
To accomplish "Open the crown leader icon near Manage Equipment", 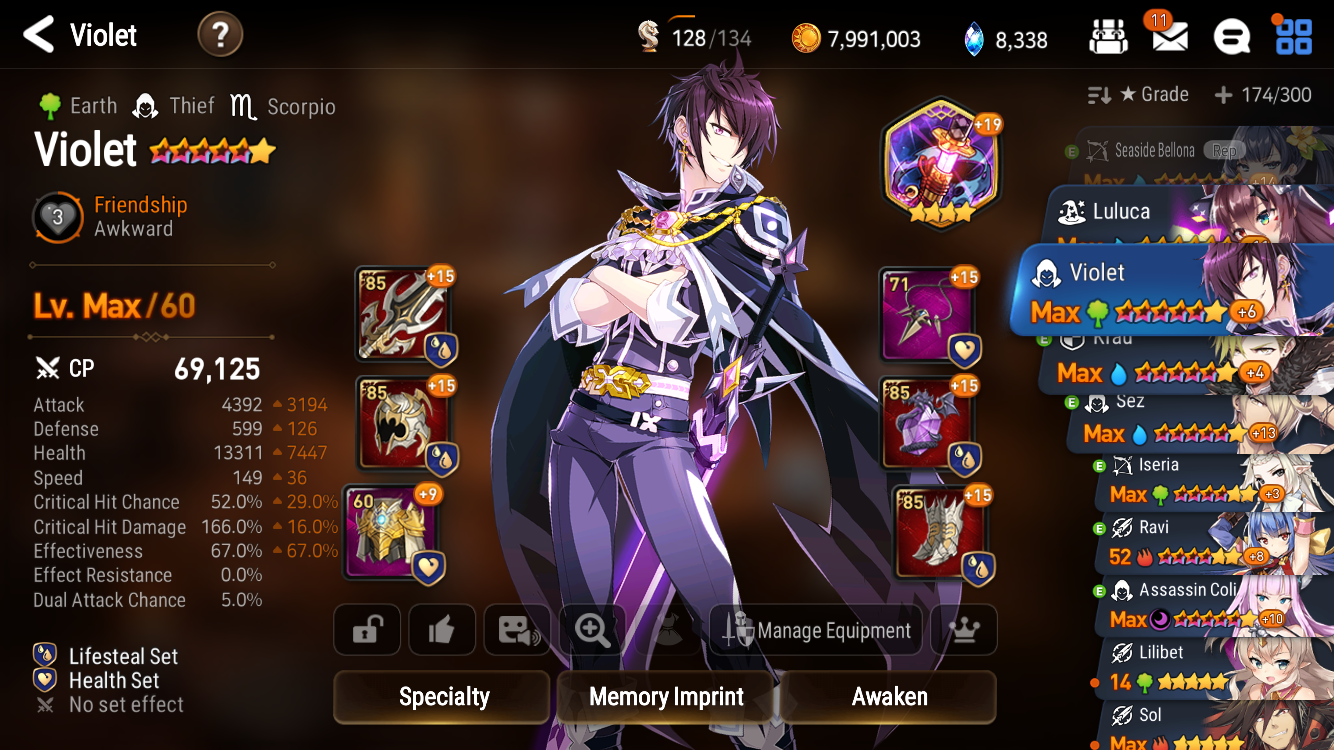I will click(x=963, y=629).
